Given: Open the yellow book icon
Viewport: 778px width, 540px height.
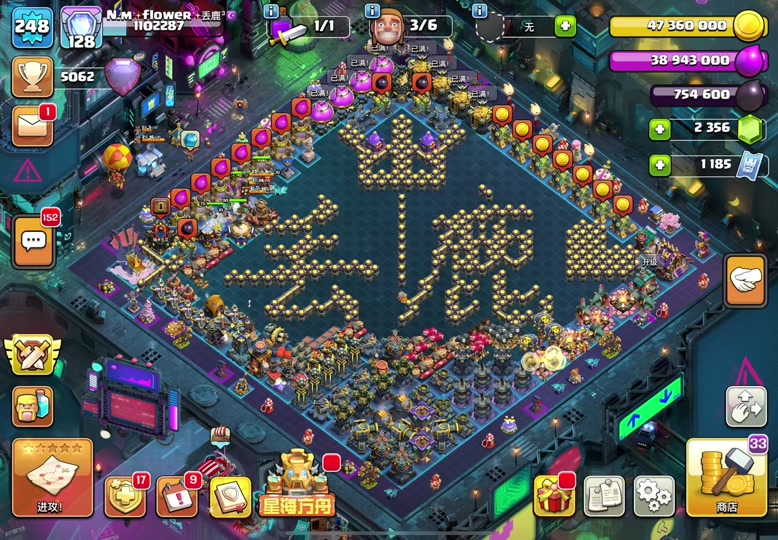Looking at the screenshot, I should [x=229, y=496].
